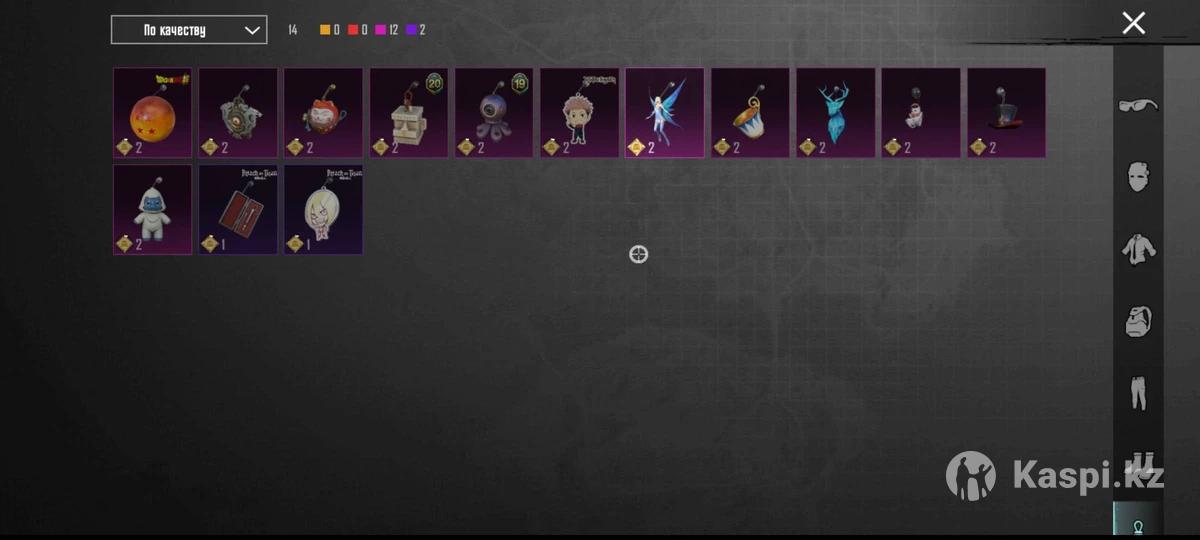Pick the purple one-eyed octopus charm
The height and width of the screenshot is (540, 1200).
(x=494, y=112)
